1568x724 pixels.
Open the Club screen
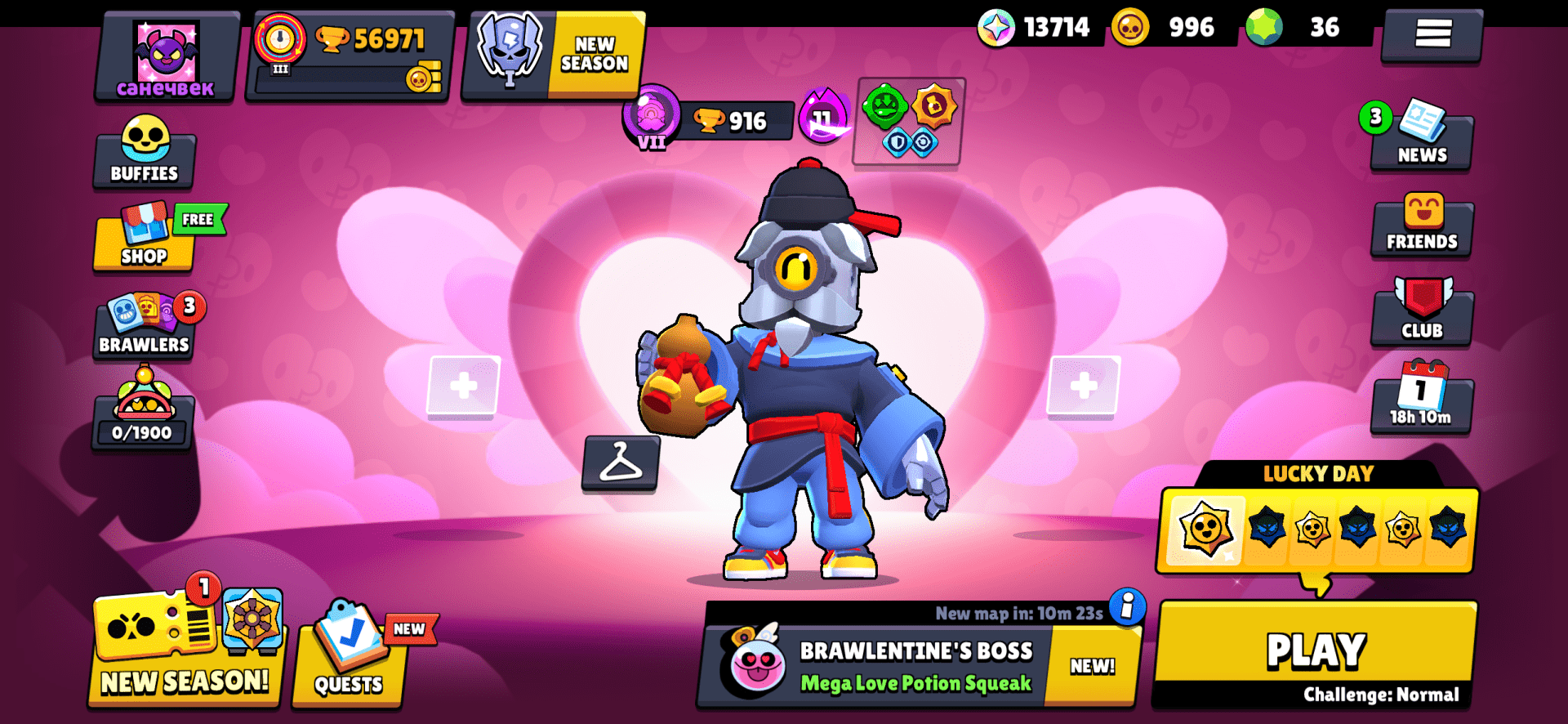[1422, 315]
